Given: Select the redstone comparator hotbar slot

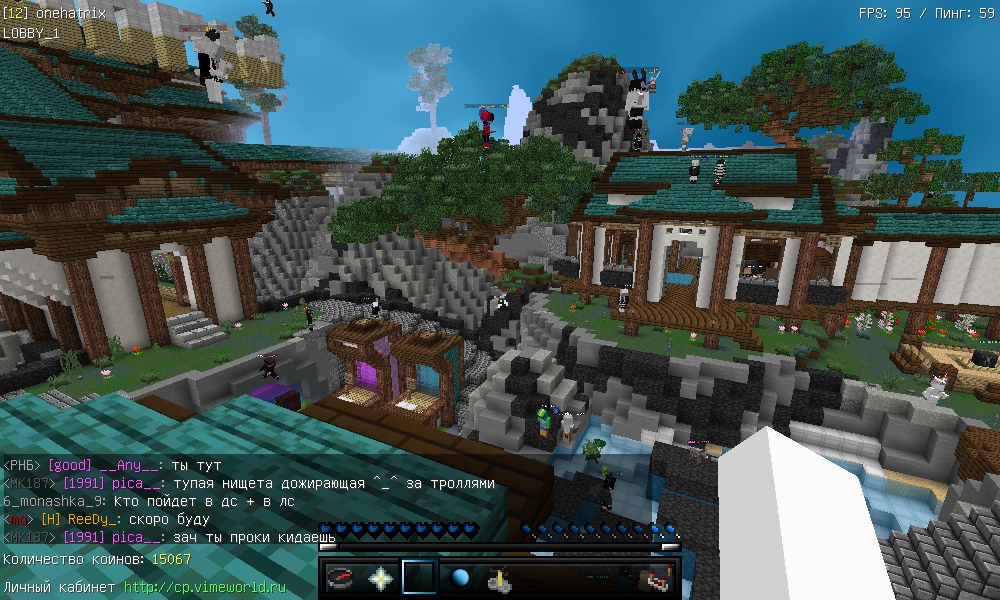Looking at the screenshot, I should 656,578.
